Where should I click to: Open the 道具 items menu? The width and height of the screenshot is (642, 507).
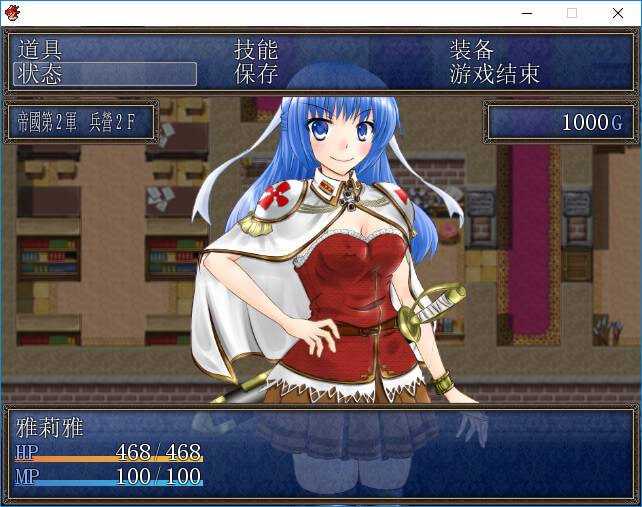pos(41,50)
